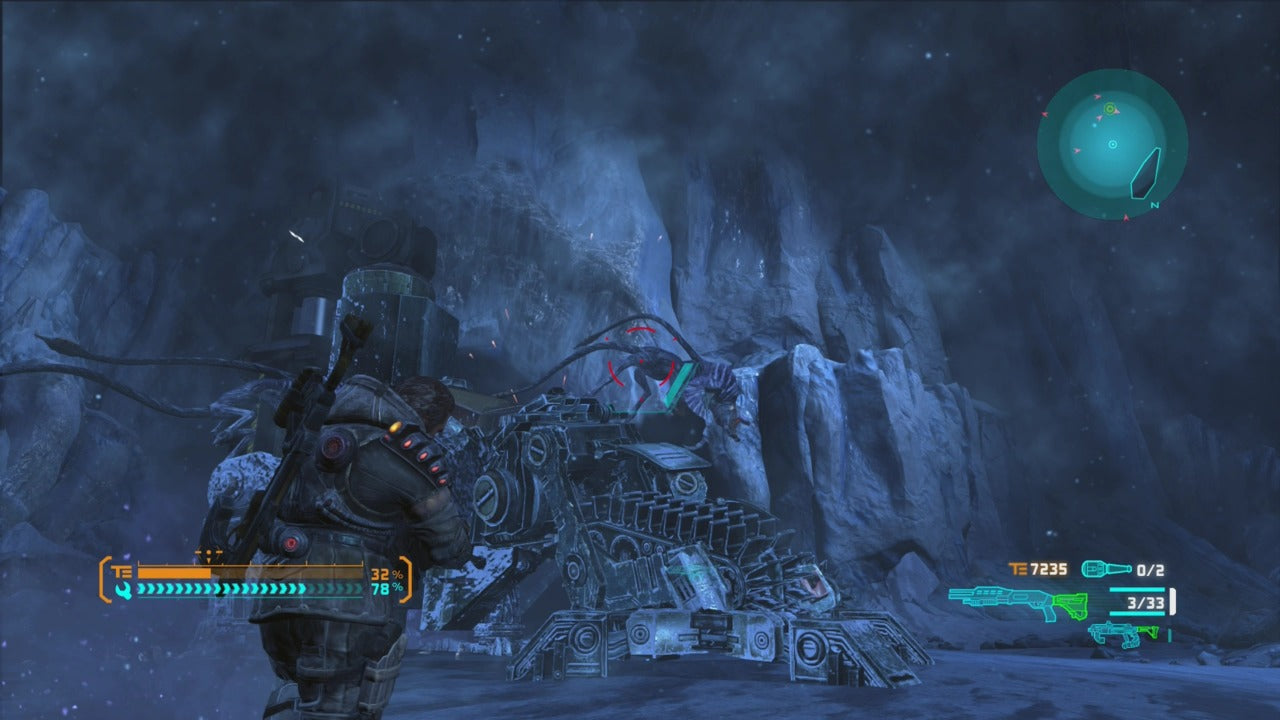The width and height of the screenshot is (1280, 720).
Task: Click the orange TE thermal energy icon
Action: coord(121,573)
